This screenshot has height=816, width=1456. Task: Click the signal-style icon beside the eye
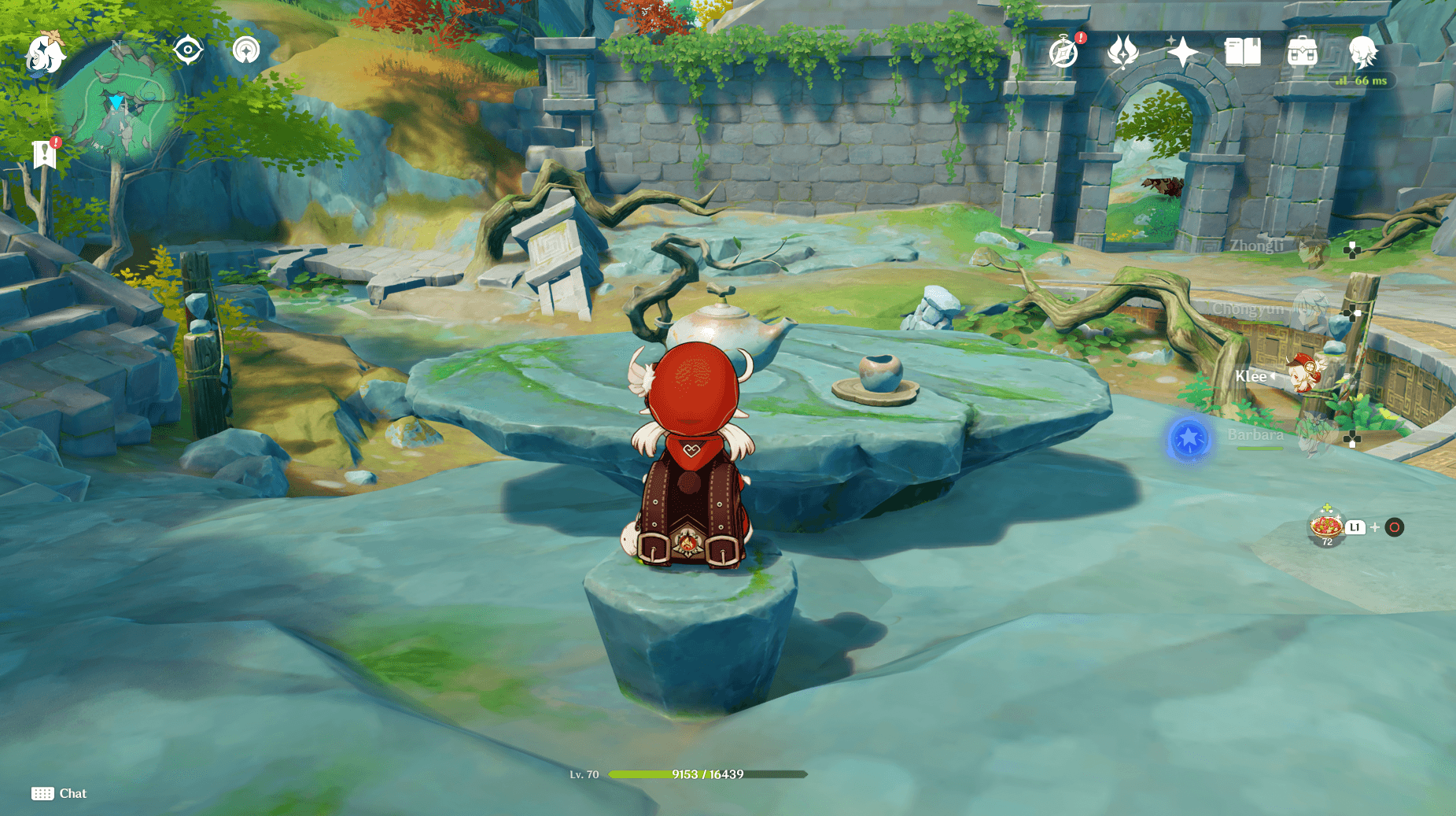(x=246, y=50)
